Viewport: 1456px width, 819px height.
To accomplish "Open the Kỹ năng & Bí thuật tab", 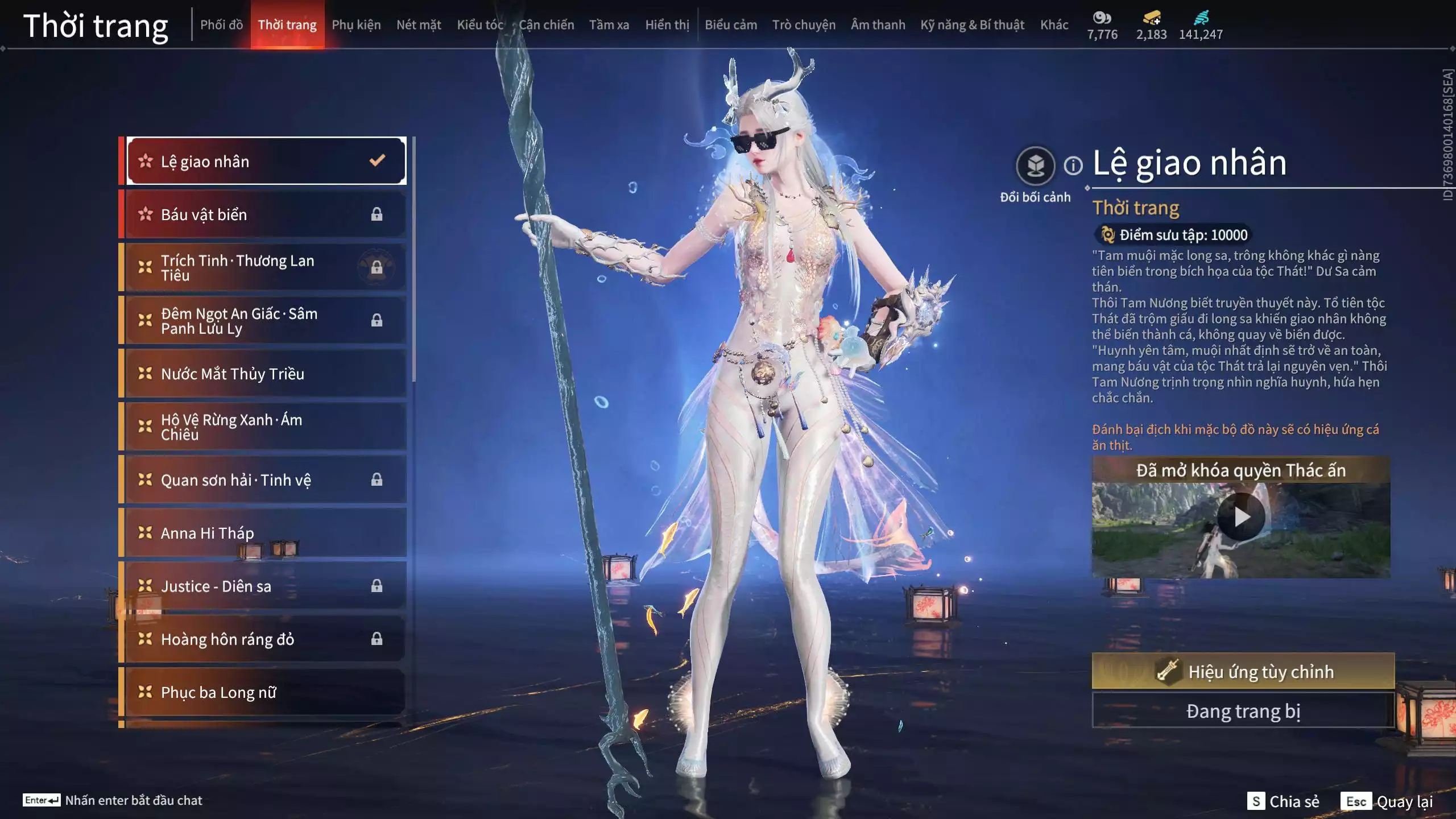I will click(972, 25).
